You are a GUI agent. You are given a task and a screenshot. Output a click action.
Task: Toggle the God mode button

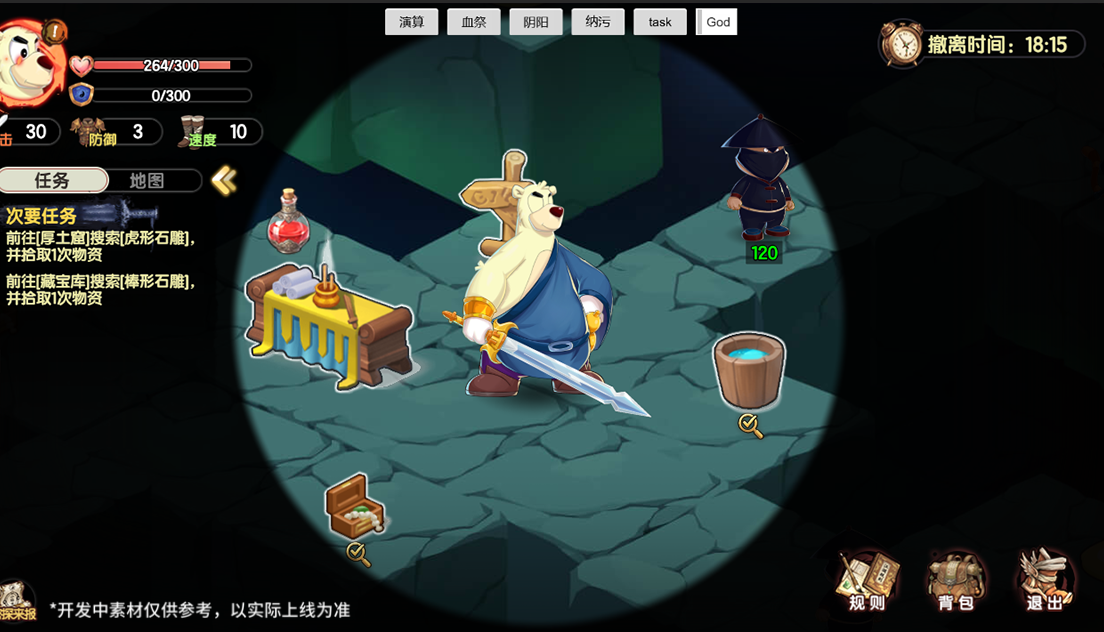coord(717,22)
